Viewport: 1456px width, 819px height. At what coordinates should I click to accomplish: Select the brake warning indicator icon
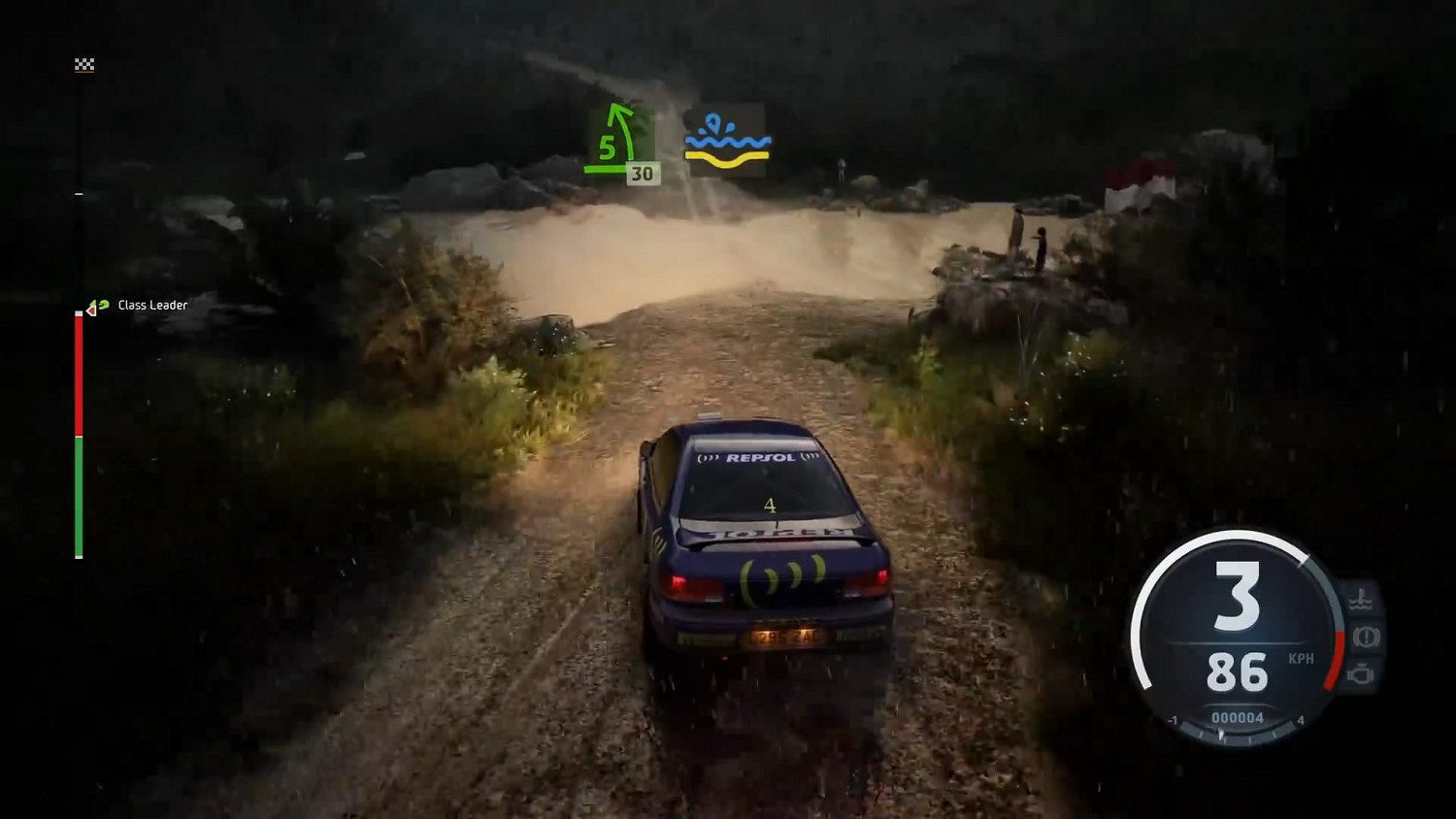[1364, 637]
